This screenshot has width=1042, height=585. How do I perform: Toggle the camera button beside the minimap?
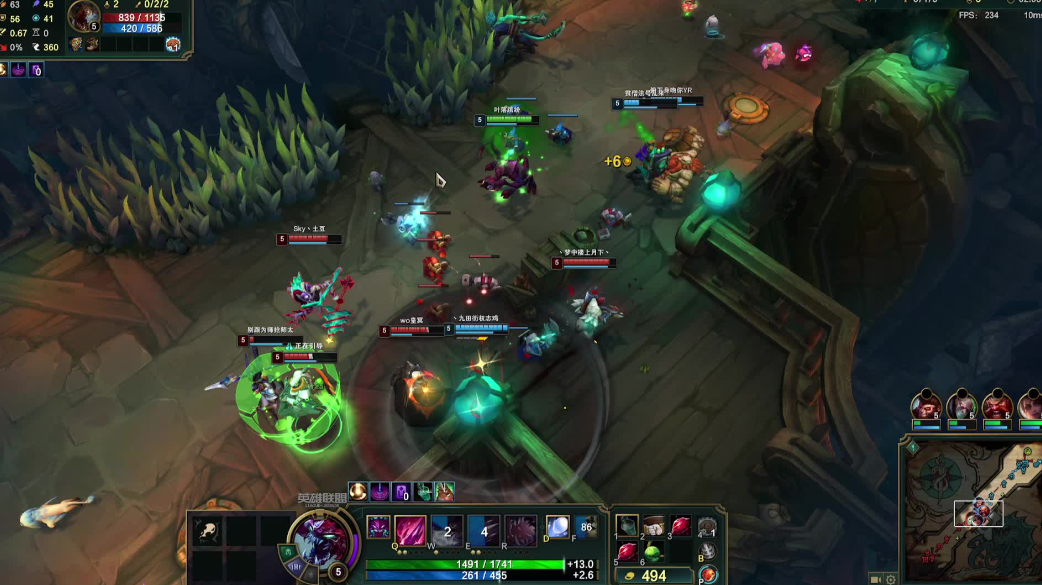point(876,579)
